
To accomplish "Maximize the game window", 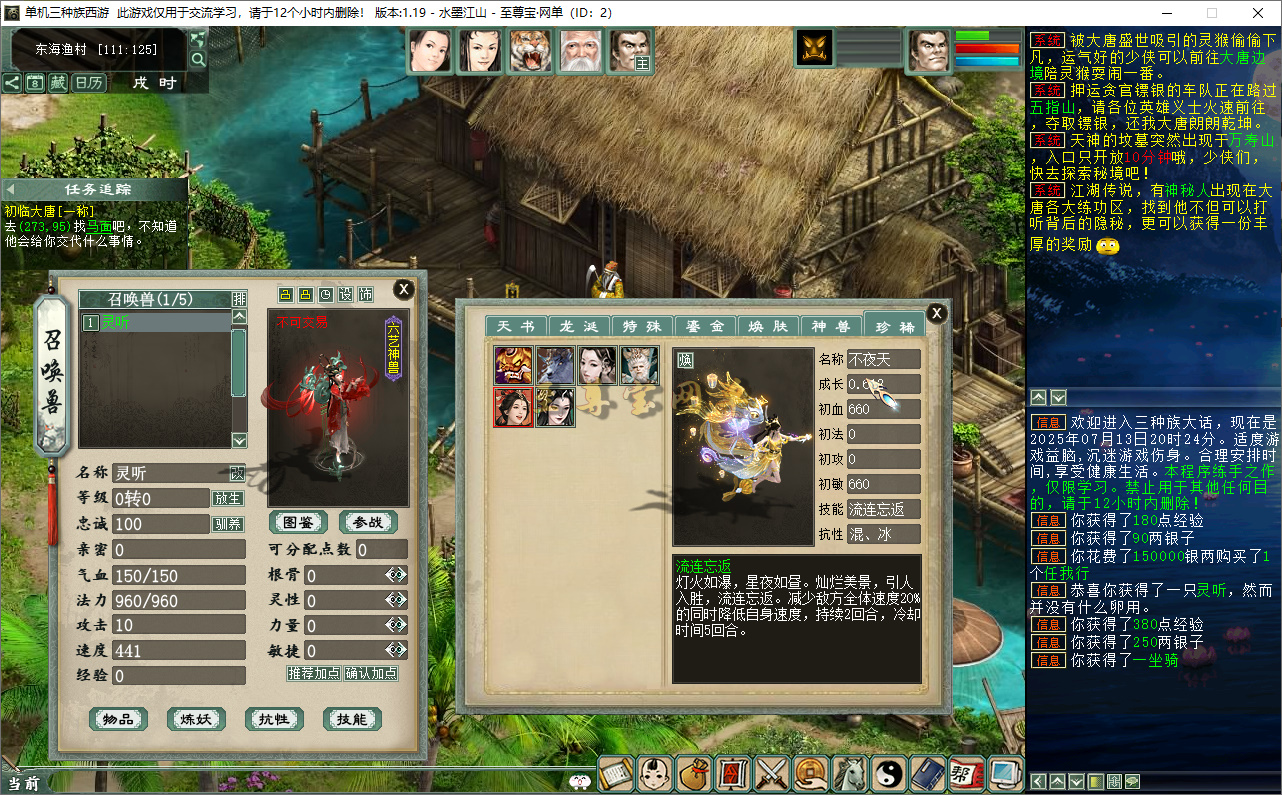I will [1212, 13].
